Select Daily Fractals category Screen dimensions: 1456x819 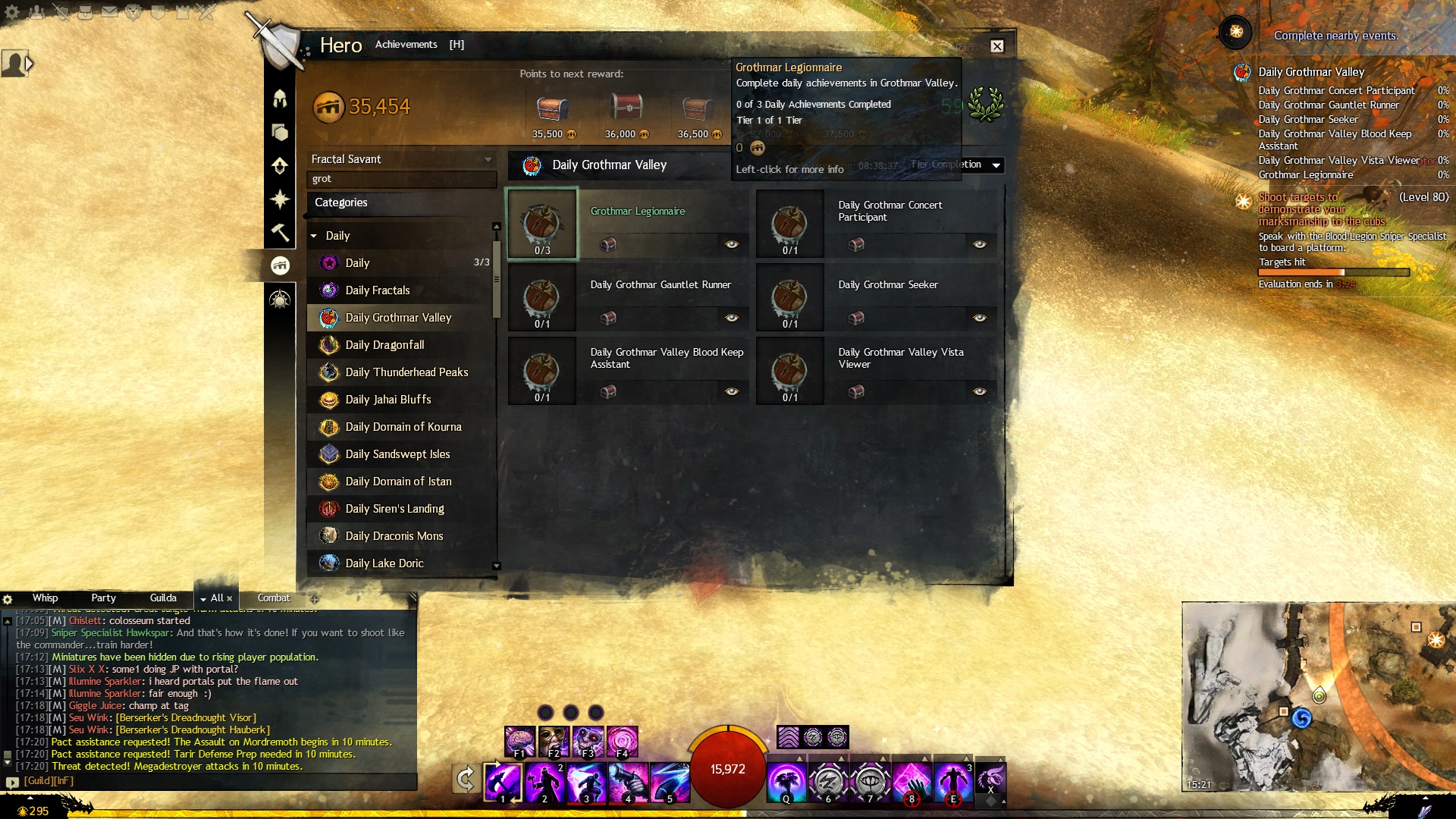377,290
